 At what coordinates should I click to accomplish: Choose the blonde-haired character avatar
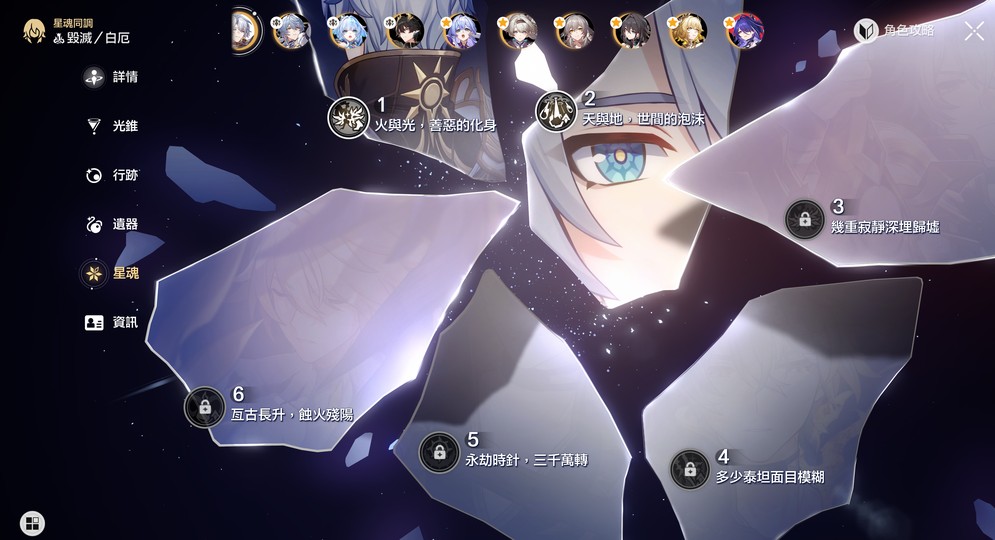click(688, 32)
